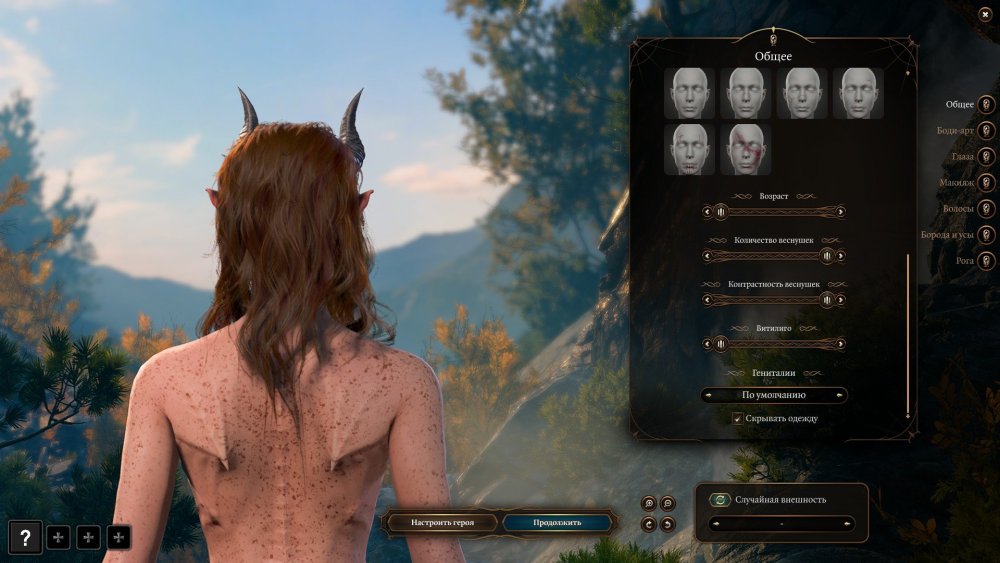The height and width of the screenshot is (563, 1000).
Task: Randomize appearance with the Случайная внешность button
Action: pyautogui.click(x=721, y=500)
